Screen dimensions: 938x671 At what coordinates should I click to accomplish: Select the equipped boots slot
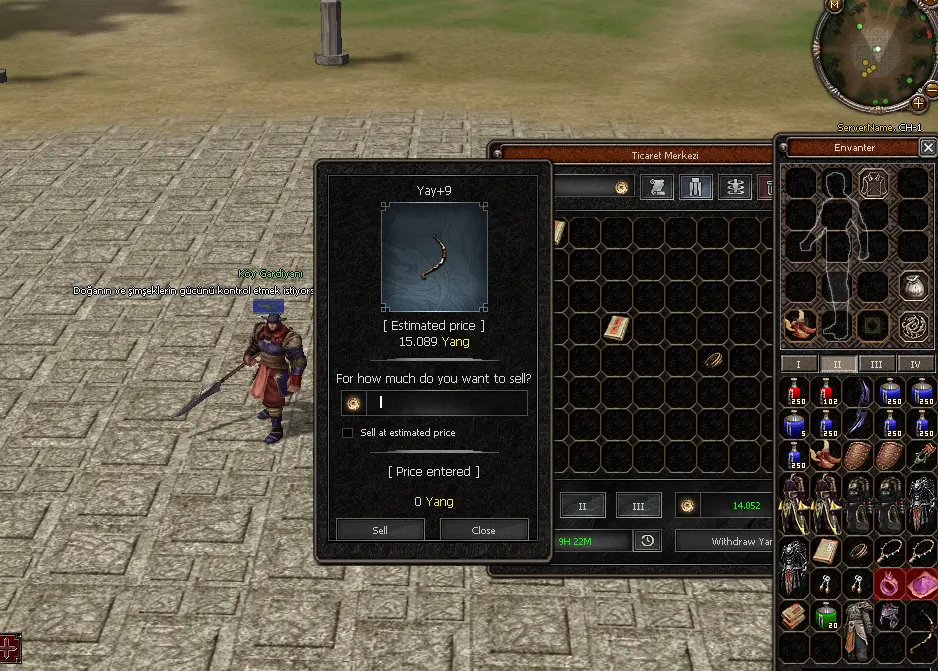click(800, 325)
